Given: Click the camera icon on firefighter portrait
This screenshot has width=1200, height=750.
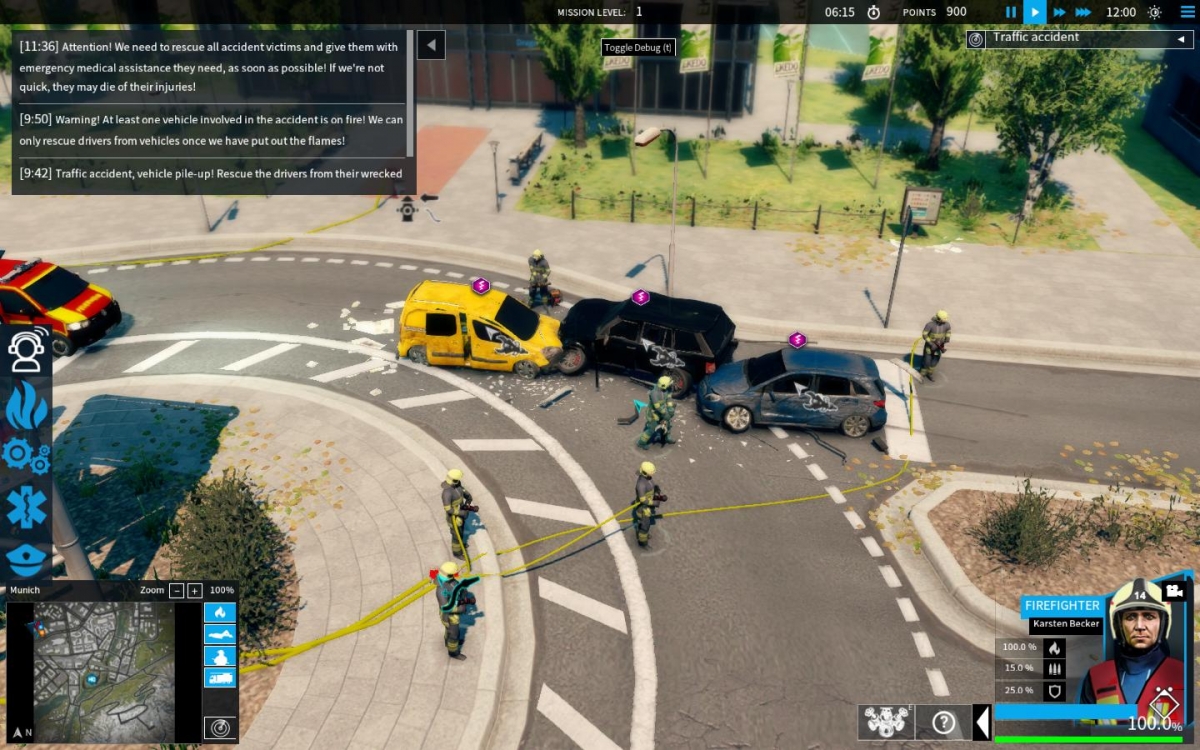Looking at the screenshot, I should pyautogui.click(x=1175, y=591).
